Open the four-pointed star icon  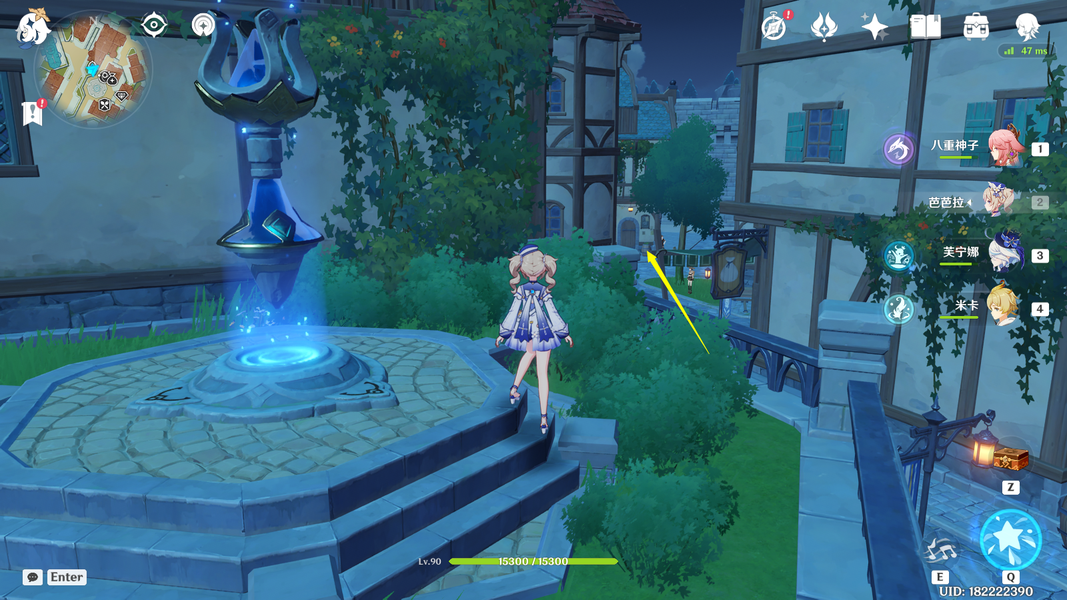[875, 27]
